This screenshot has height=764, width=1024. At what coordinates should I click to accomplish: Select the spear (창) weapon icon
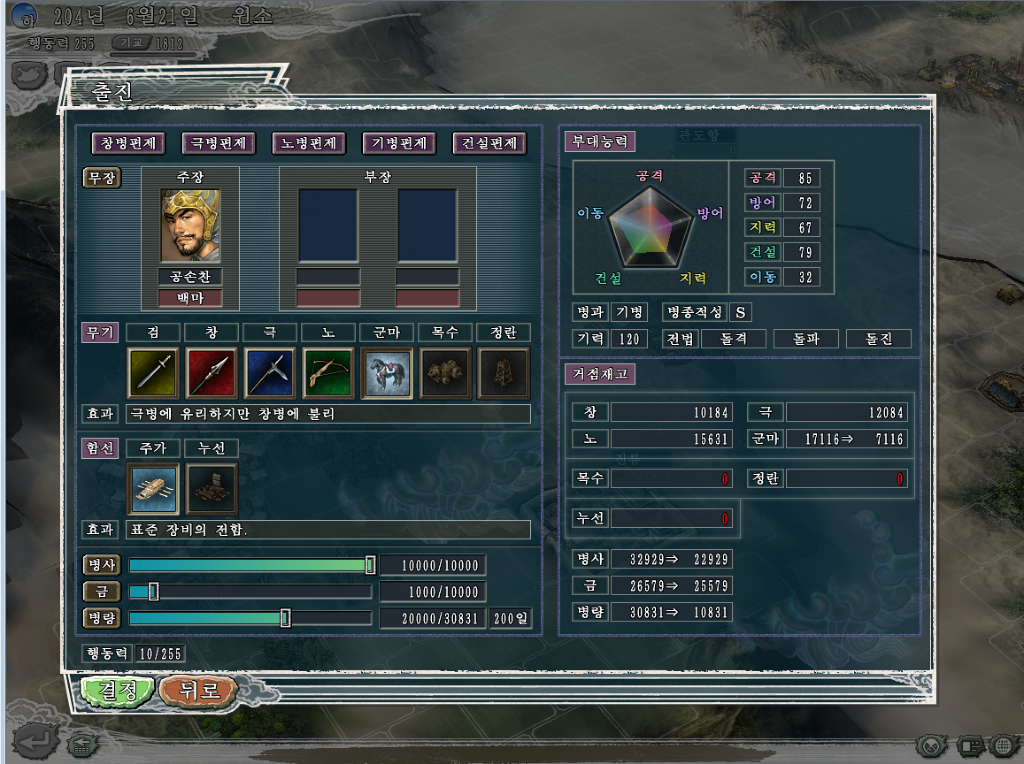coord(211,373)
